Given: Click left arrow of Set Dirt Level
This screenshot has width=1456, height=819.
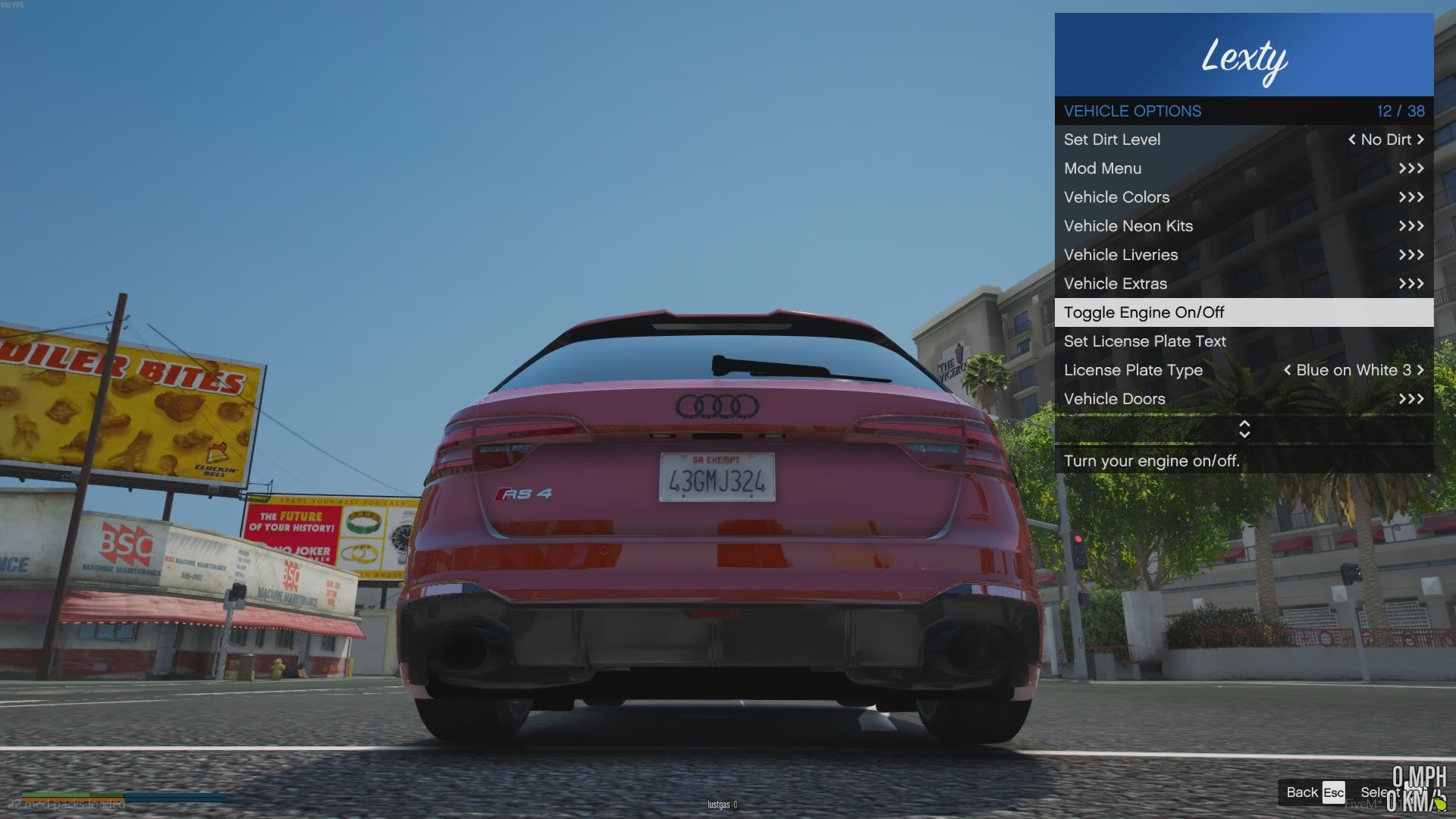Looking at the screenshot, I should [1351, 140].
